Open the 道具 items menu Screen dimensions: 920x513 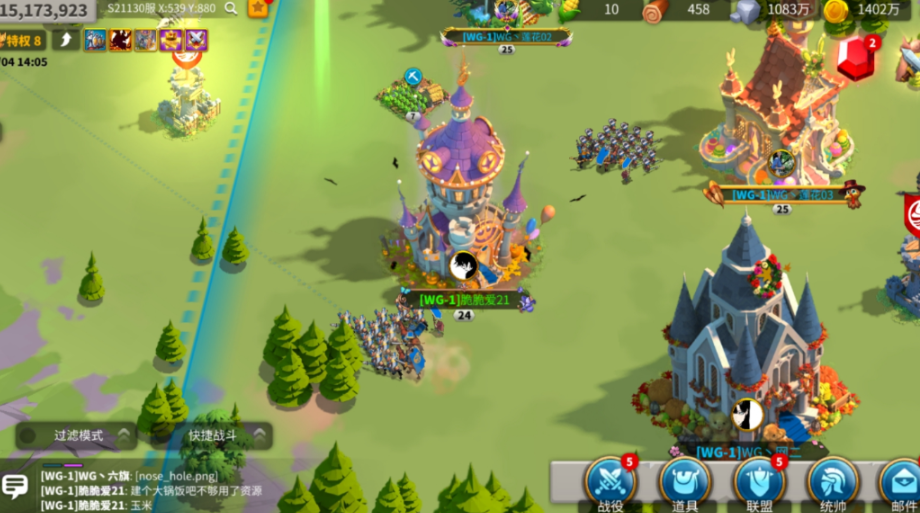tap(685, 482)
